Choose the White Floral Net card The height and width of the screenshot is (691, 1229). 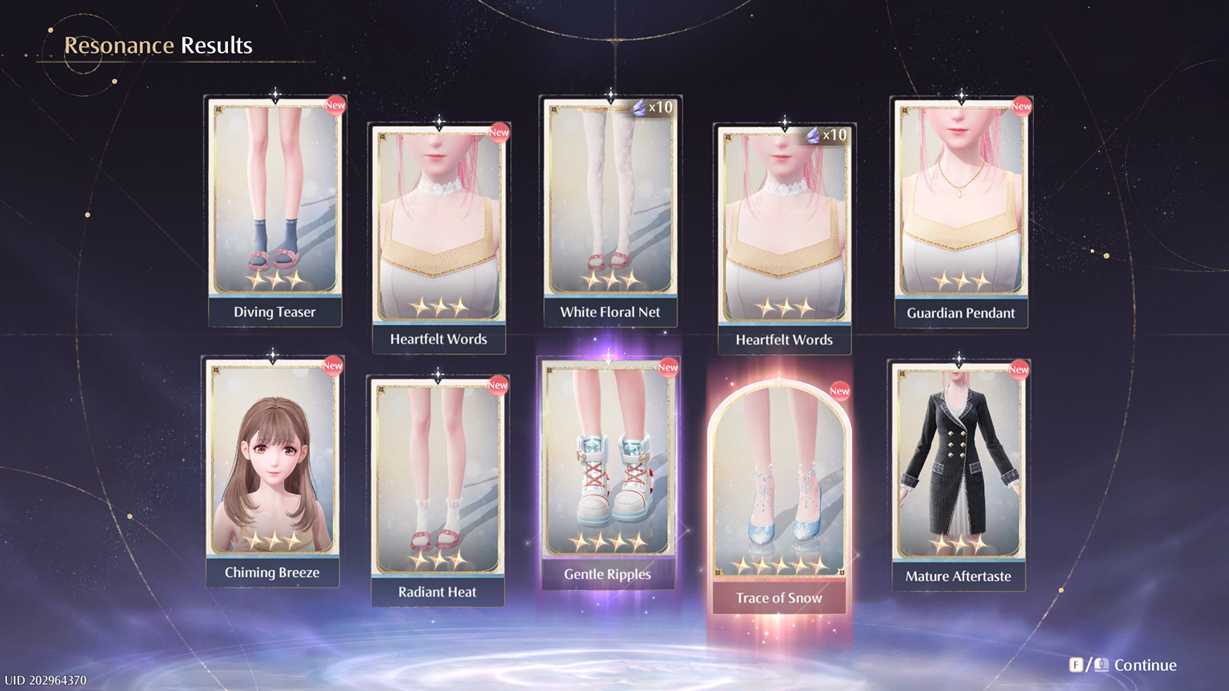point(610,210)
